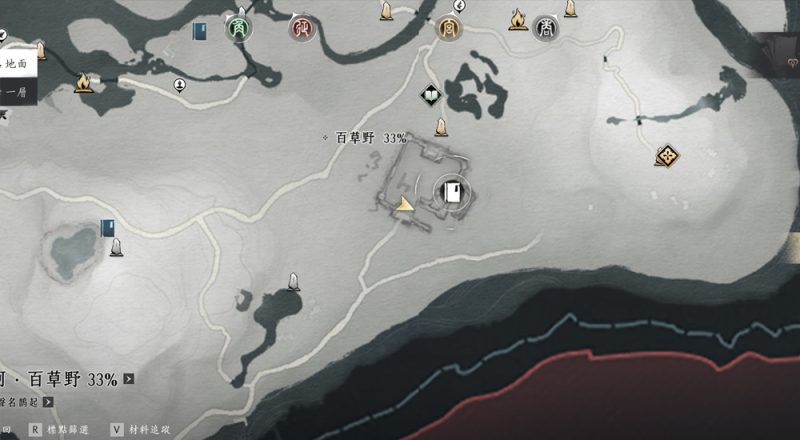Select the campfire marker on the left bank
This screenshot has height=440, width=800.
point(83,81)
